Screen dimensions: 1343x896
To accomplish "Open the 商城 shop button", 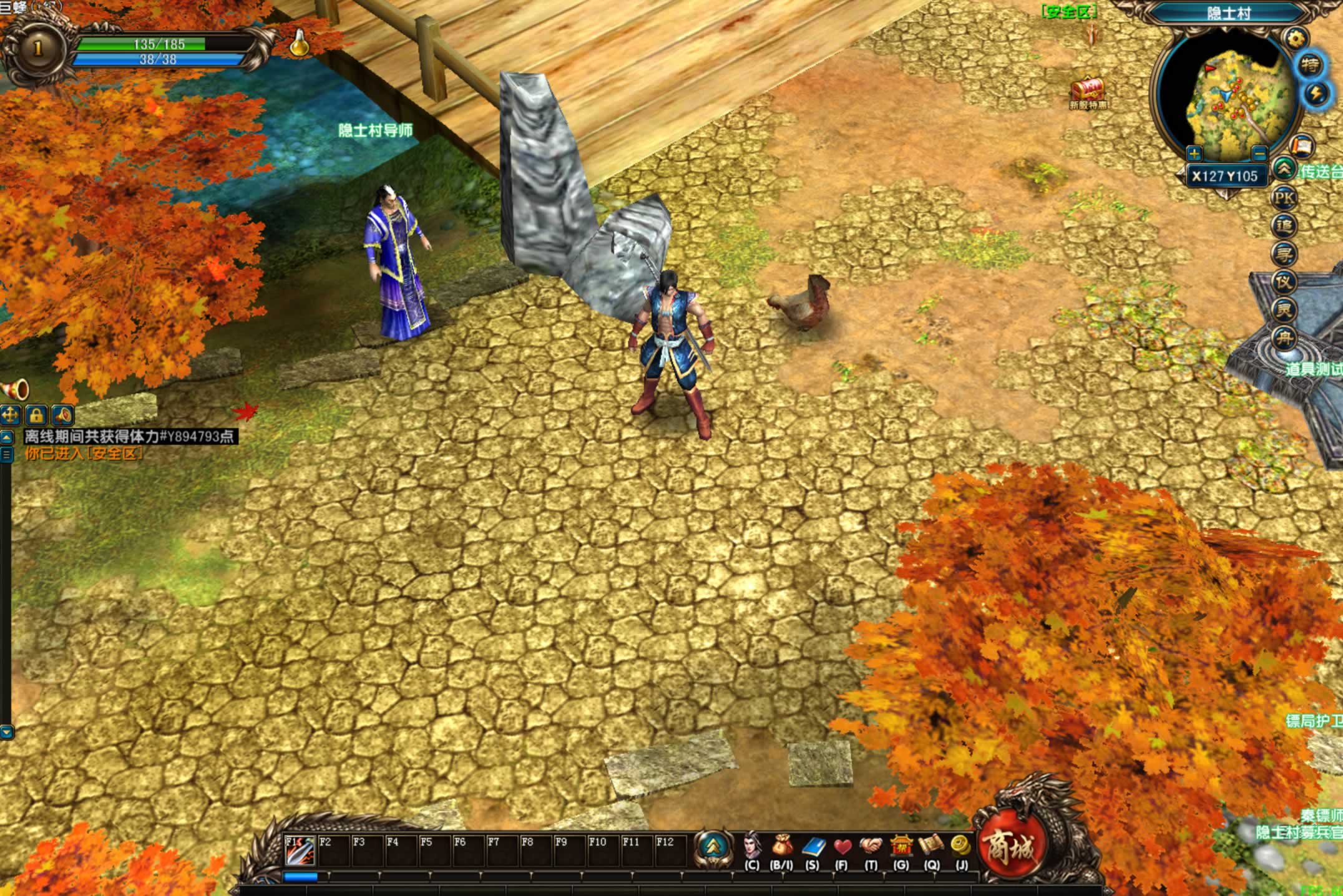I will tap(1008, 848).
